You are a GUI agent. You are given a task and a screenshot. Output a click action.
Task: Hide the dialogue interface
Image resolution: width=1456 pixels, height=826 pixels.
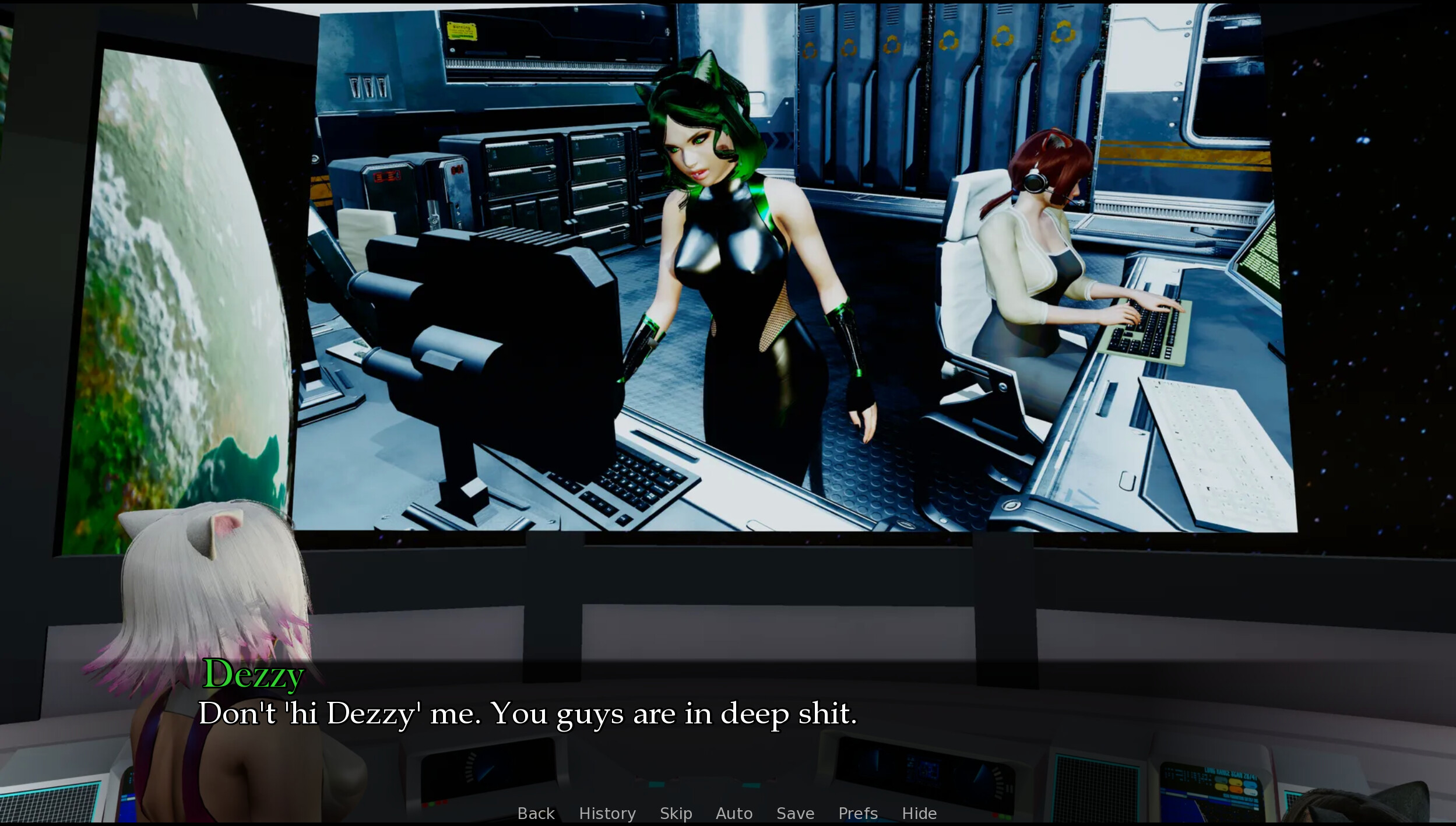coord(919,813)
